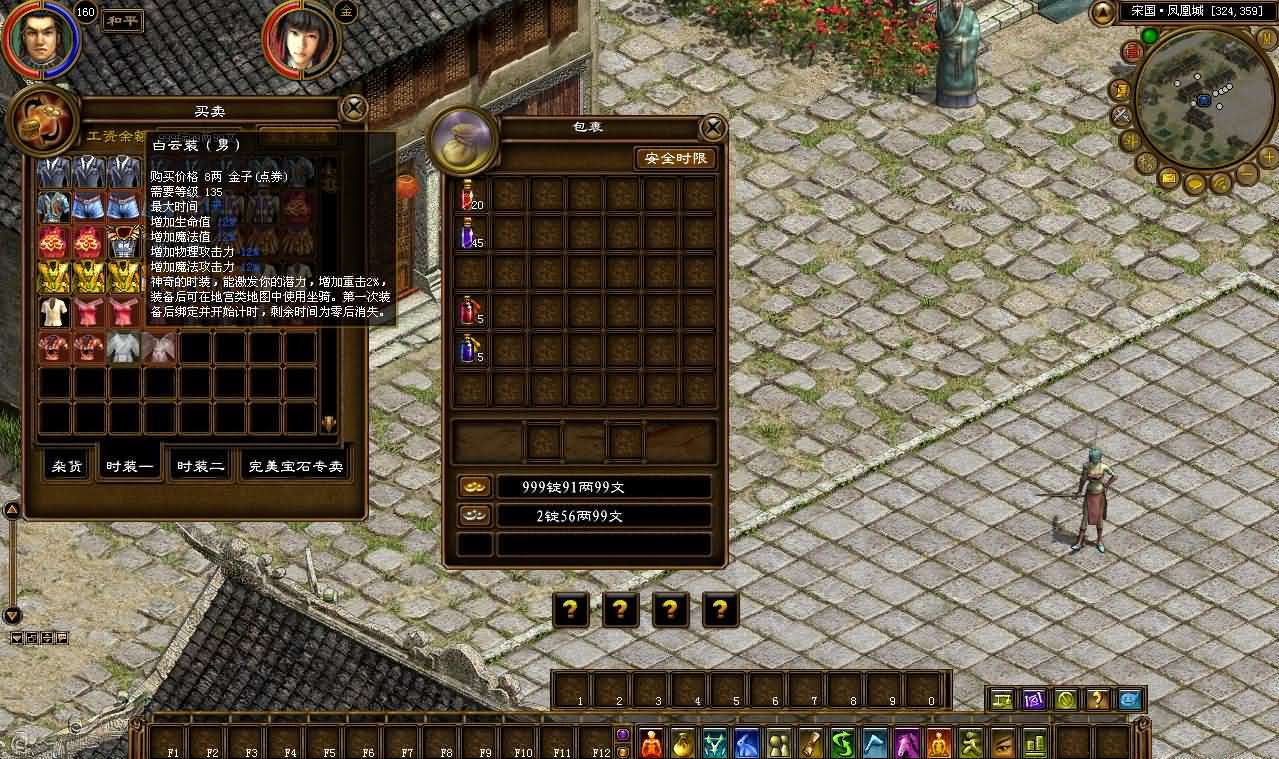Close the 买卖 shop window
Screen dimensions: 1279x759
[354, 108]
